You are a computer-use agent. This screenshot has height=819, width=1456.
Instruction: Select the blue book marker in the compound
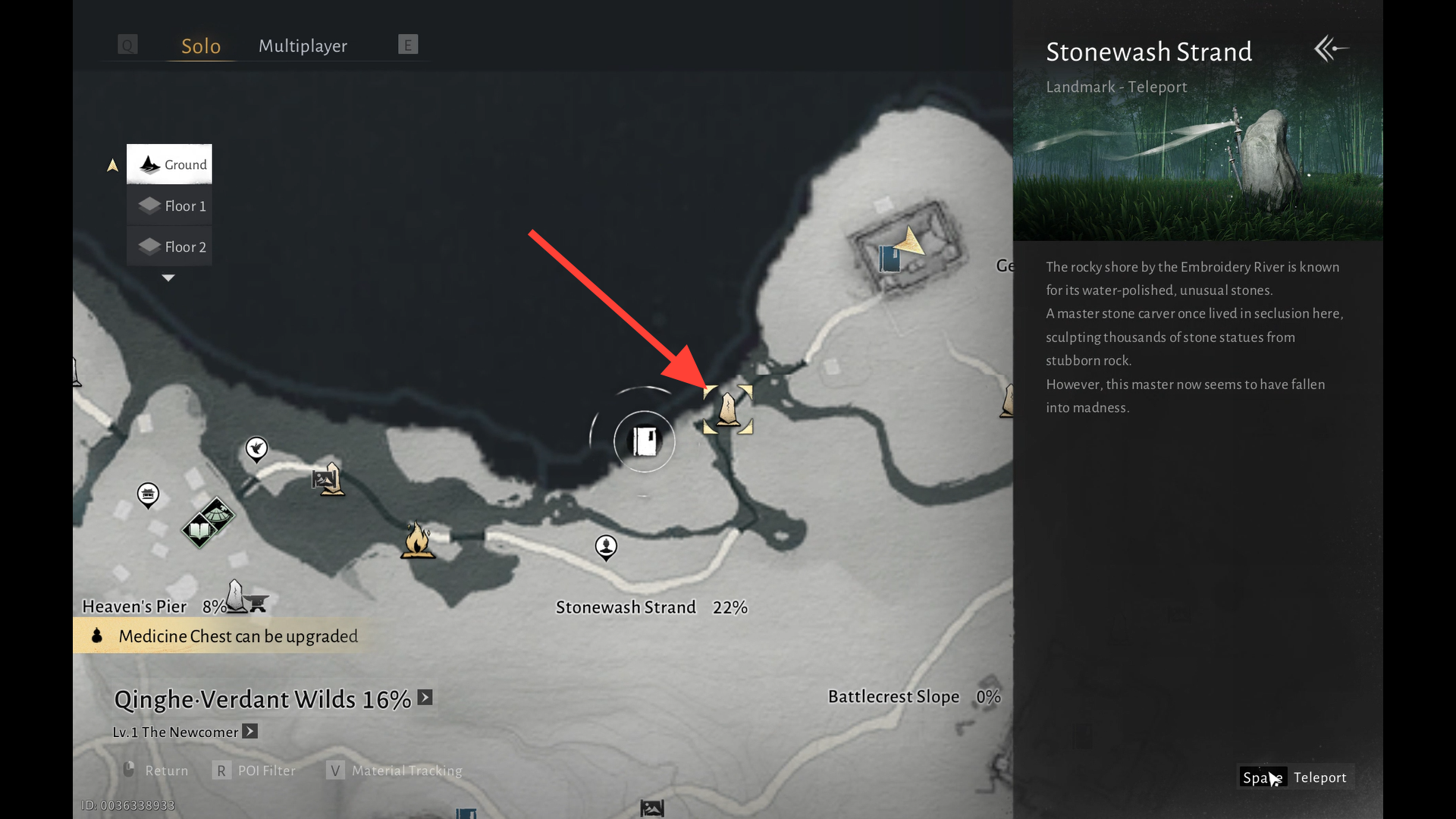click(x=889, y=259)
